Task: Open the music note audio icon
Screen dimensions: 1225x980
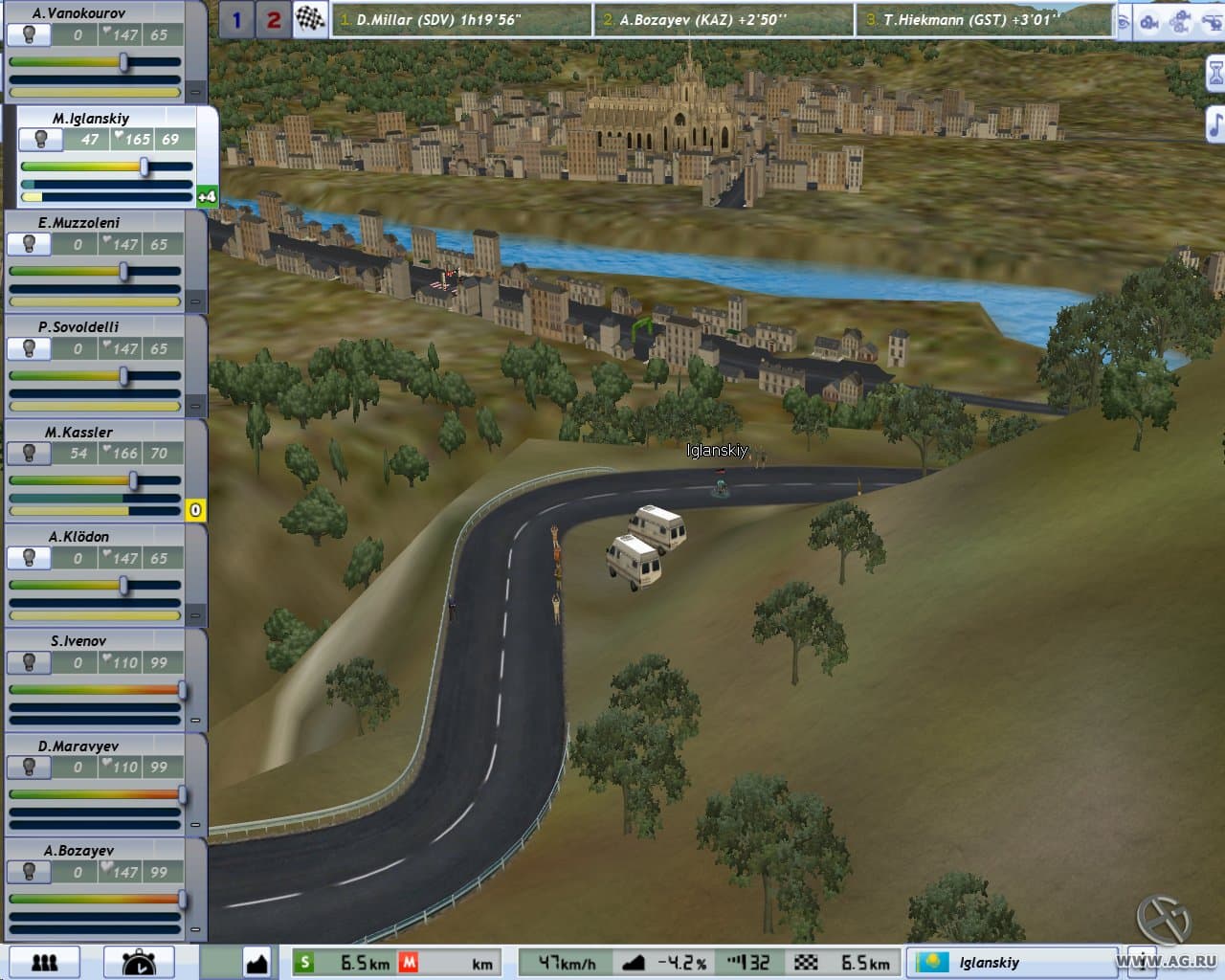Action: (1214, 122)
